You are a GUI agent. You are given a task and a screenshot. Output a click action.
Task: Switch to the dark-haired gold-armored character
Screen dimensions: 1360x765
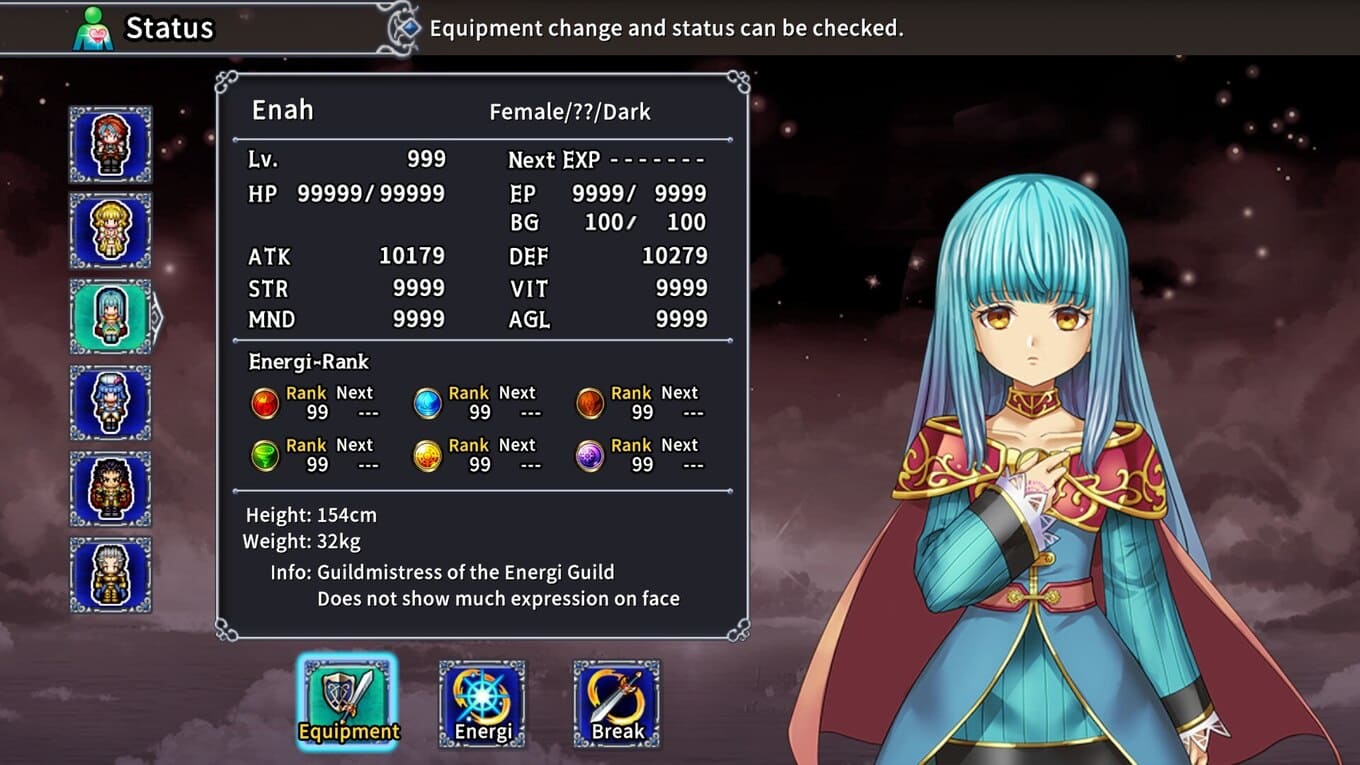(110, 489)
